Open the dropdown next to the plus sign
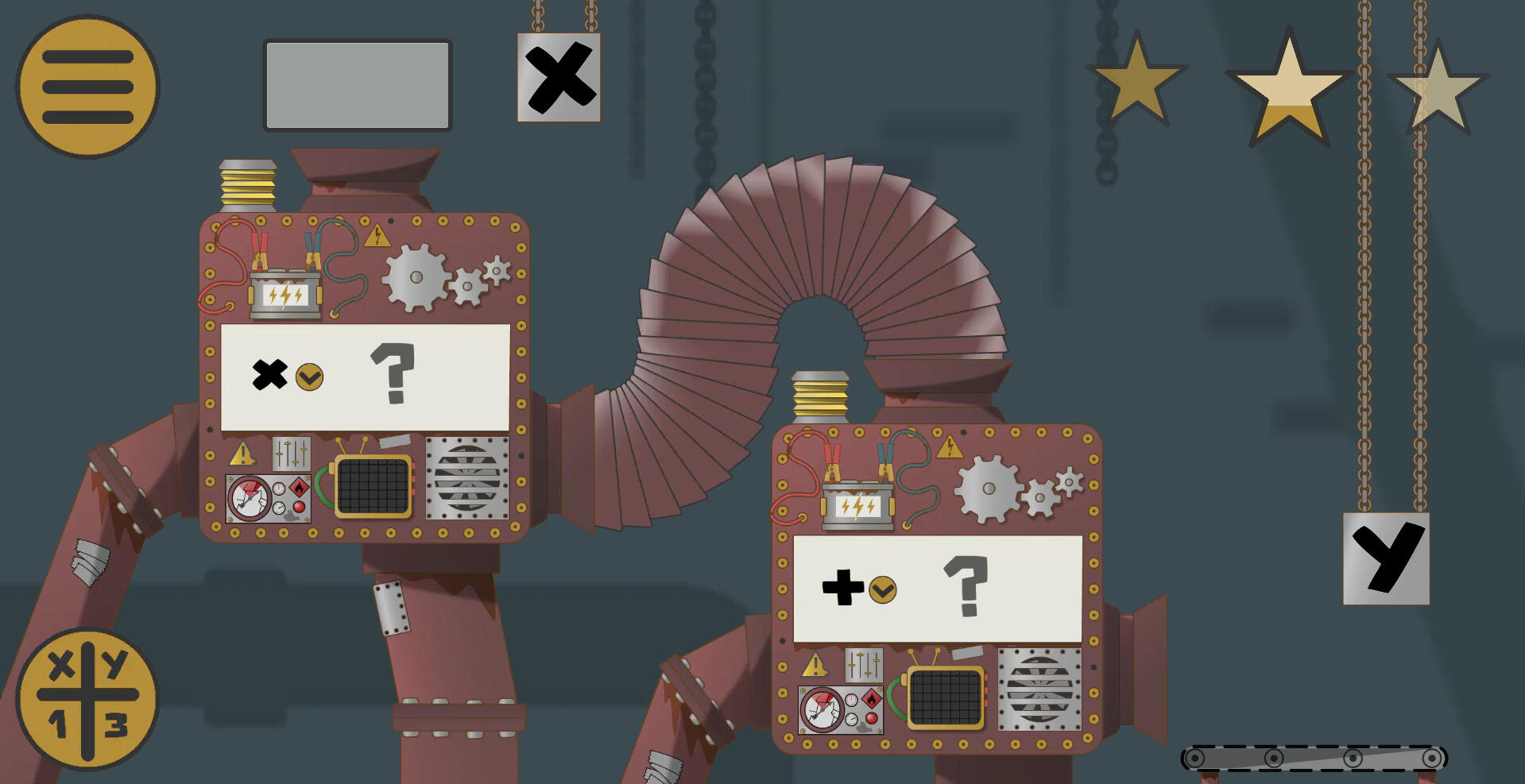Screen dimensions: 1525x784 click(882, 591)
